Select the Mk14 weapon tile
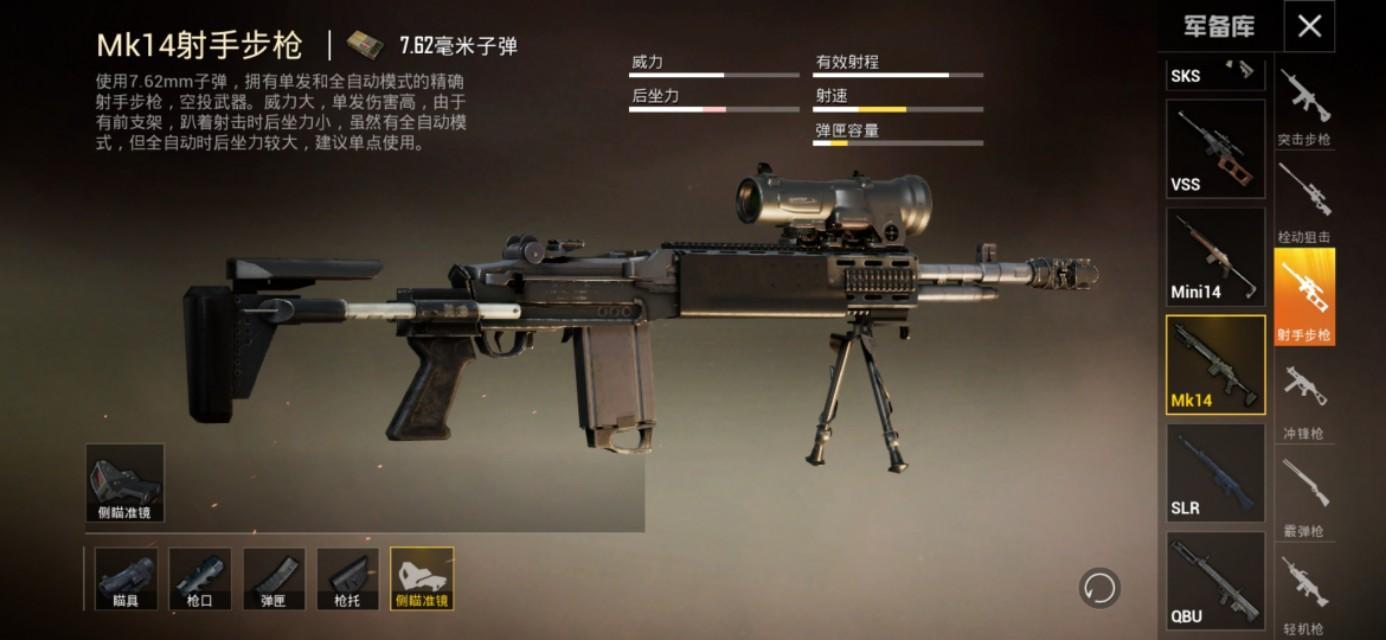1386x640 pixels. point(1215,365)
